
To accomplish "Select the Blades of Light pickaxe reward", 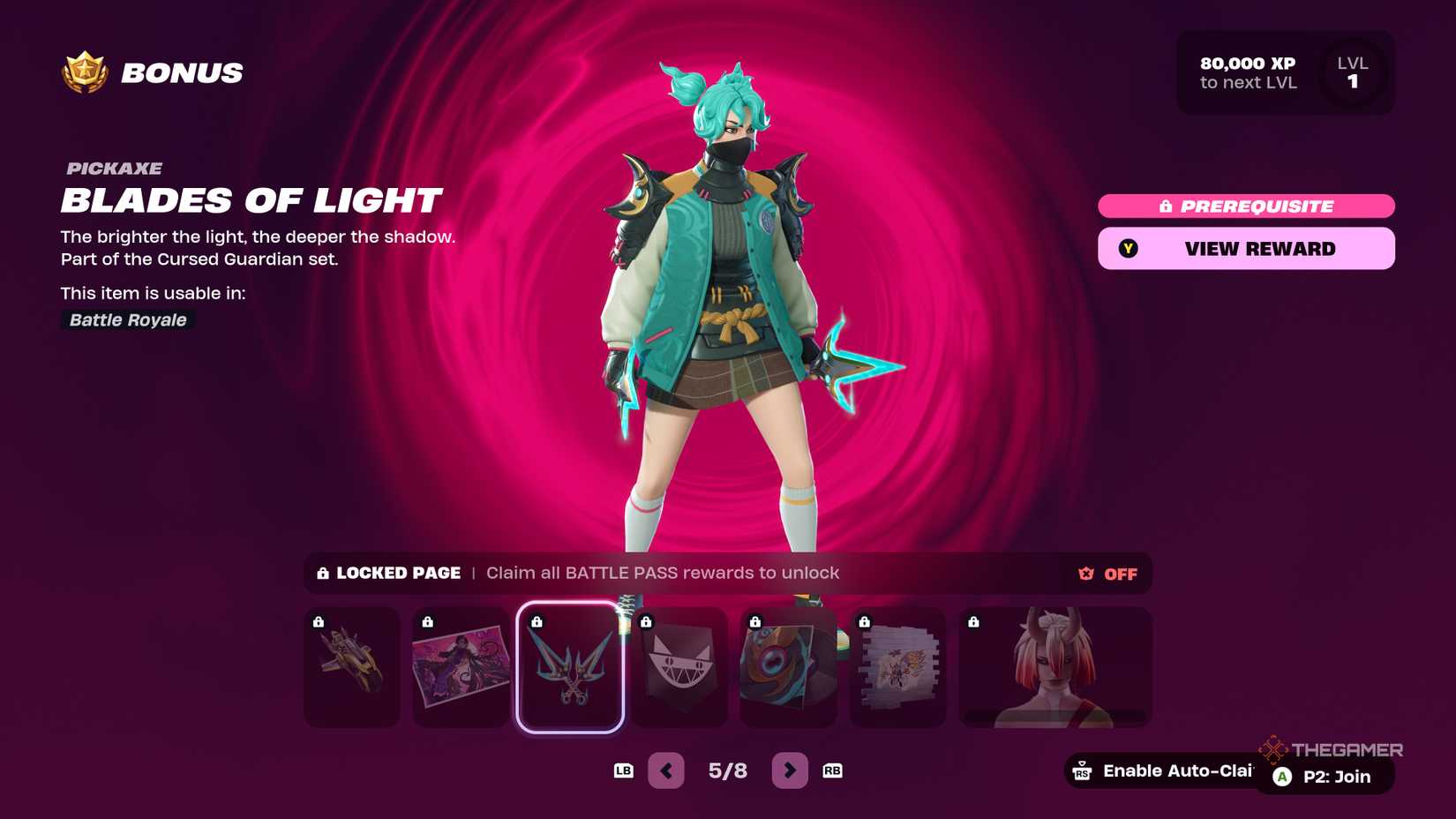I will pyautogui.click(x=569, y=668).
